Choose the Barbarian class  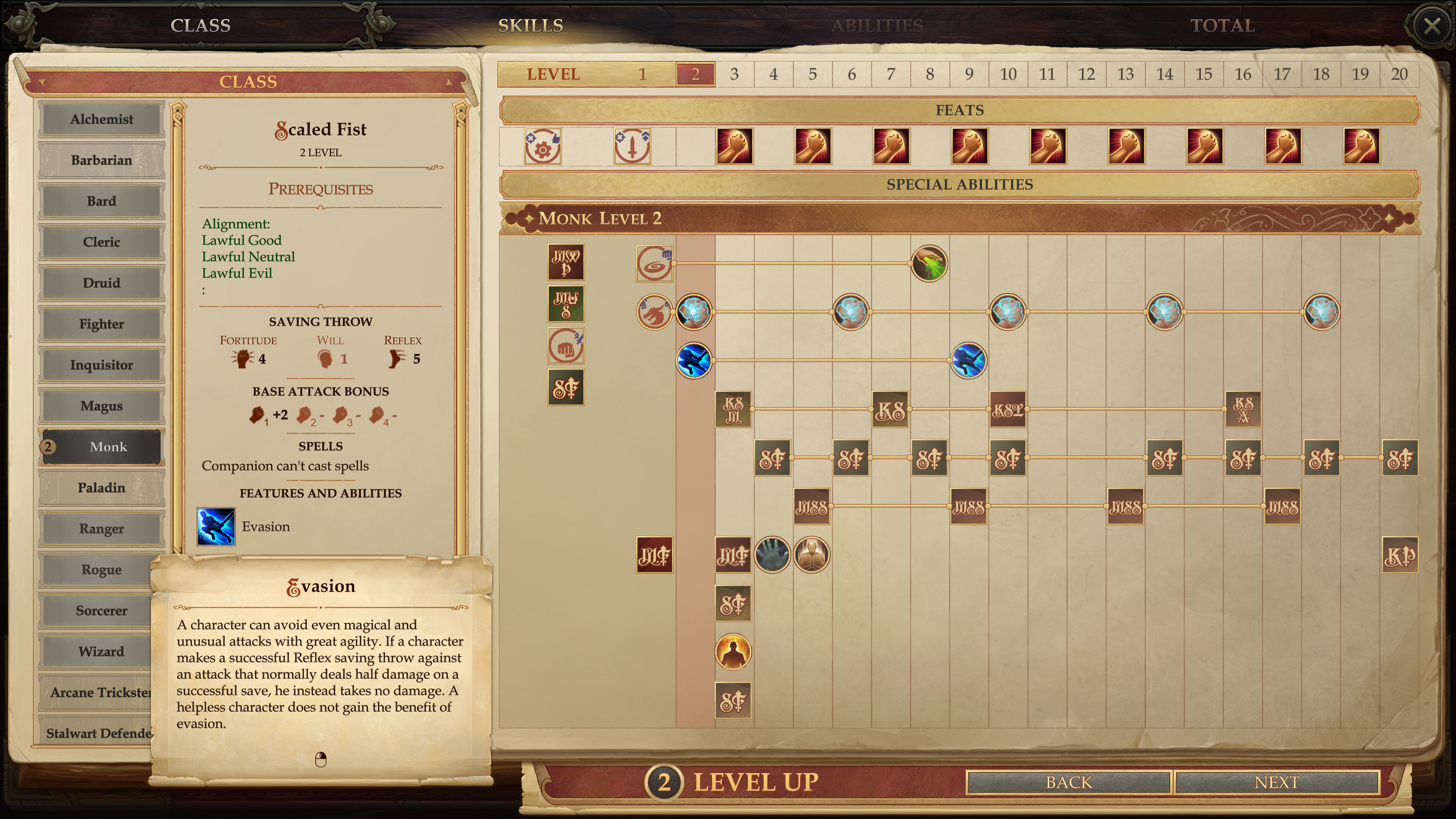point(102,160)
